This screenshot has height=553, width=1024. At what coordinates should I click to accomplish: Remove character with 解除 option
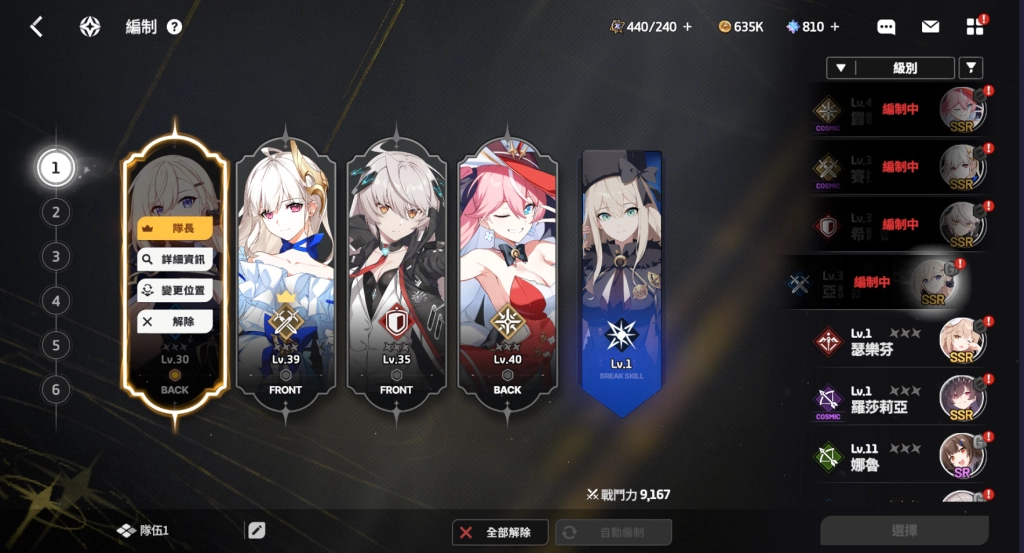tap(175, 321)
